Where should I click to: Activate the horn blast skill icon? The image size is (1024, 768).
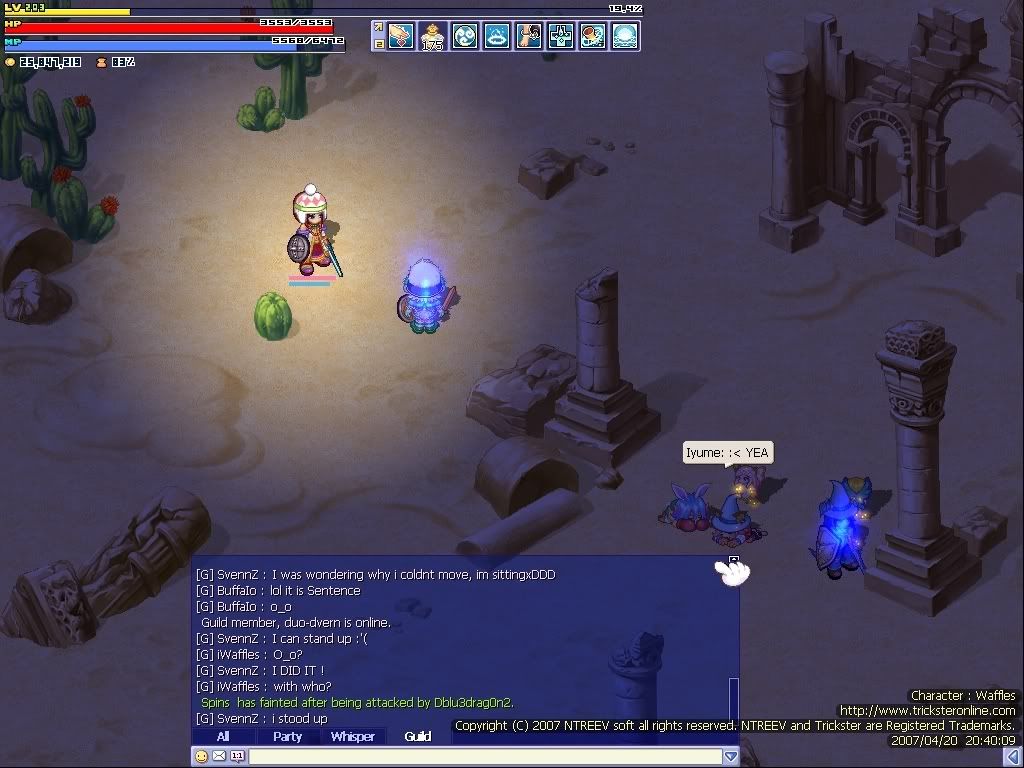593,36
